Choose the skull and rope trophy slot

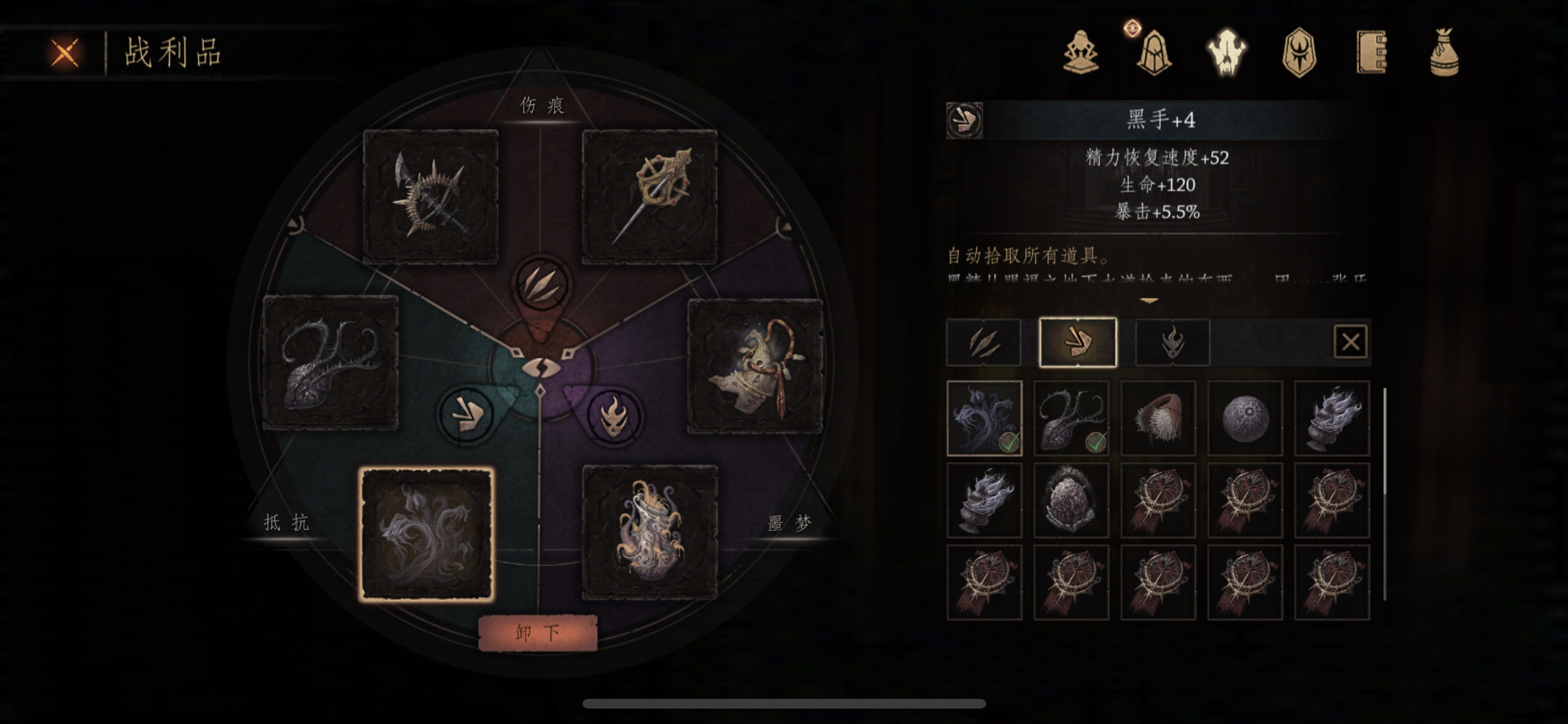pos(755,366)
